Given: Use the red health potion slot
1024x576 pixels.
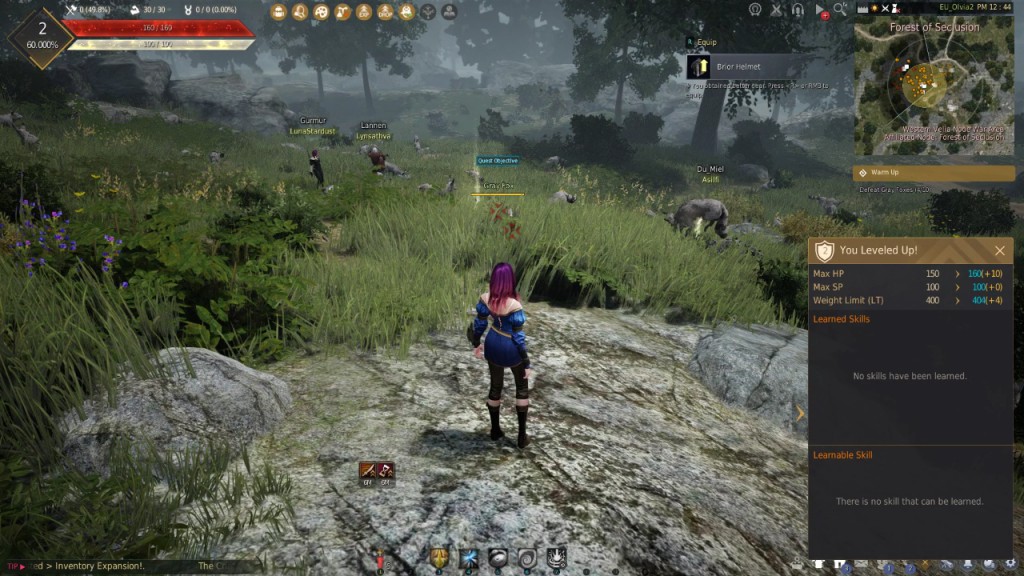Looking at the screenshot, I should tap(380, 558).
